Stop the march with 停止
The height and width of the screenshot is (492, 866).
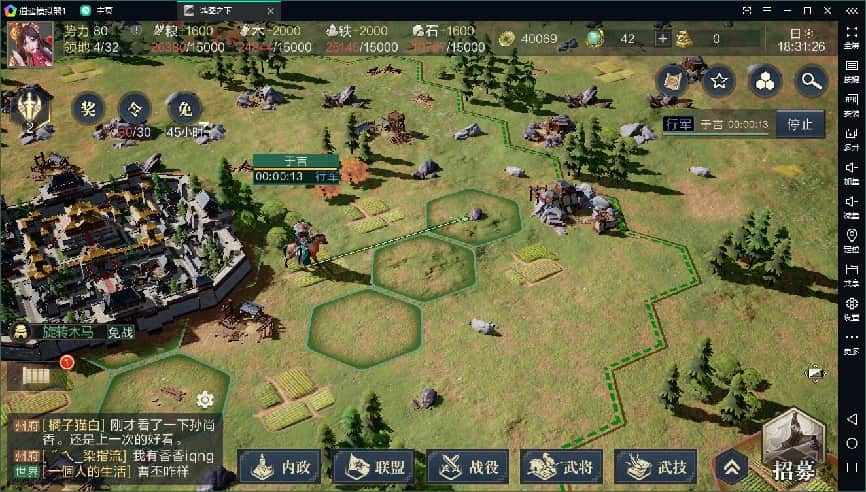tap(800, 125)
